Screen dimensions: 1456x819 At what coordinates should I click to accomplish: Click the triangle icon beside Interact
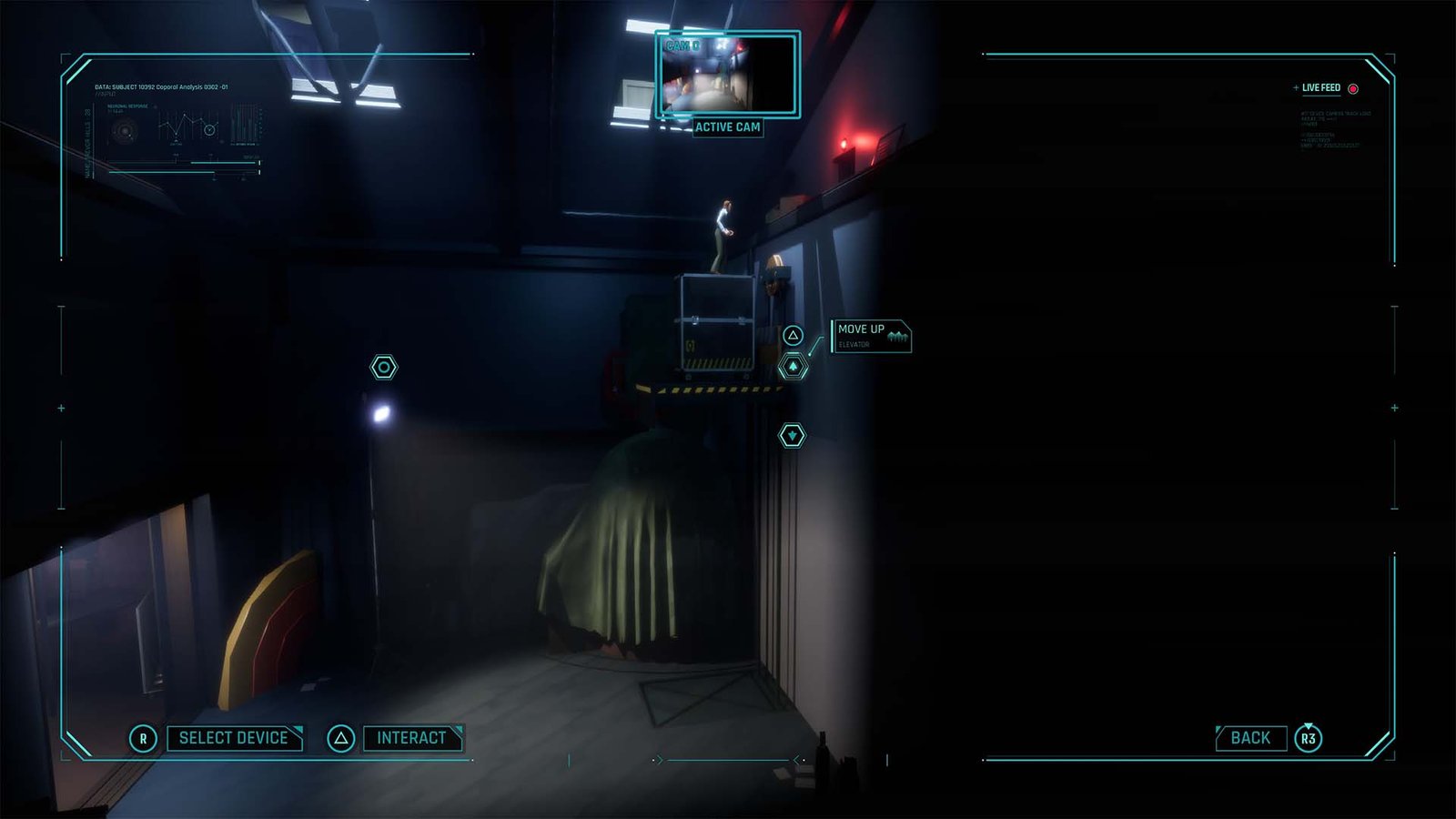tap(339, 738)
